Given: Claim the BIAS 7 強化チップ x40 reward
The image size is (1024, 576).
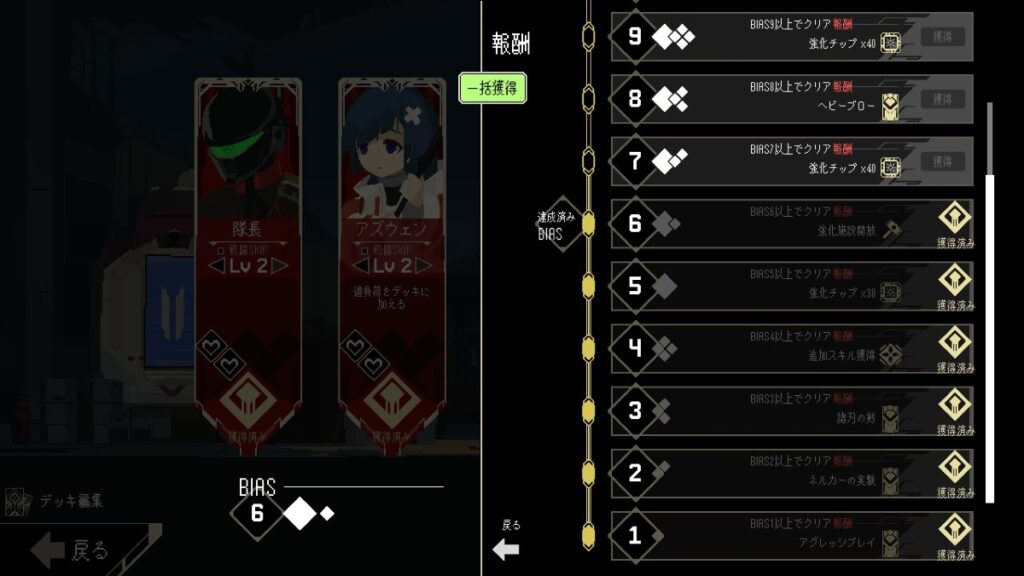Looking at the screenshot, I should (x=943, y=161).
